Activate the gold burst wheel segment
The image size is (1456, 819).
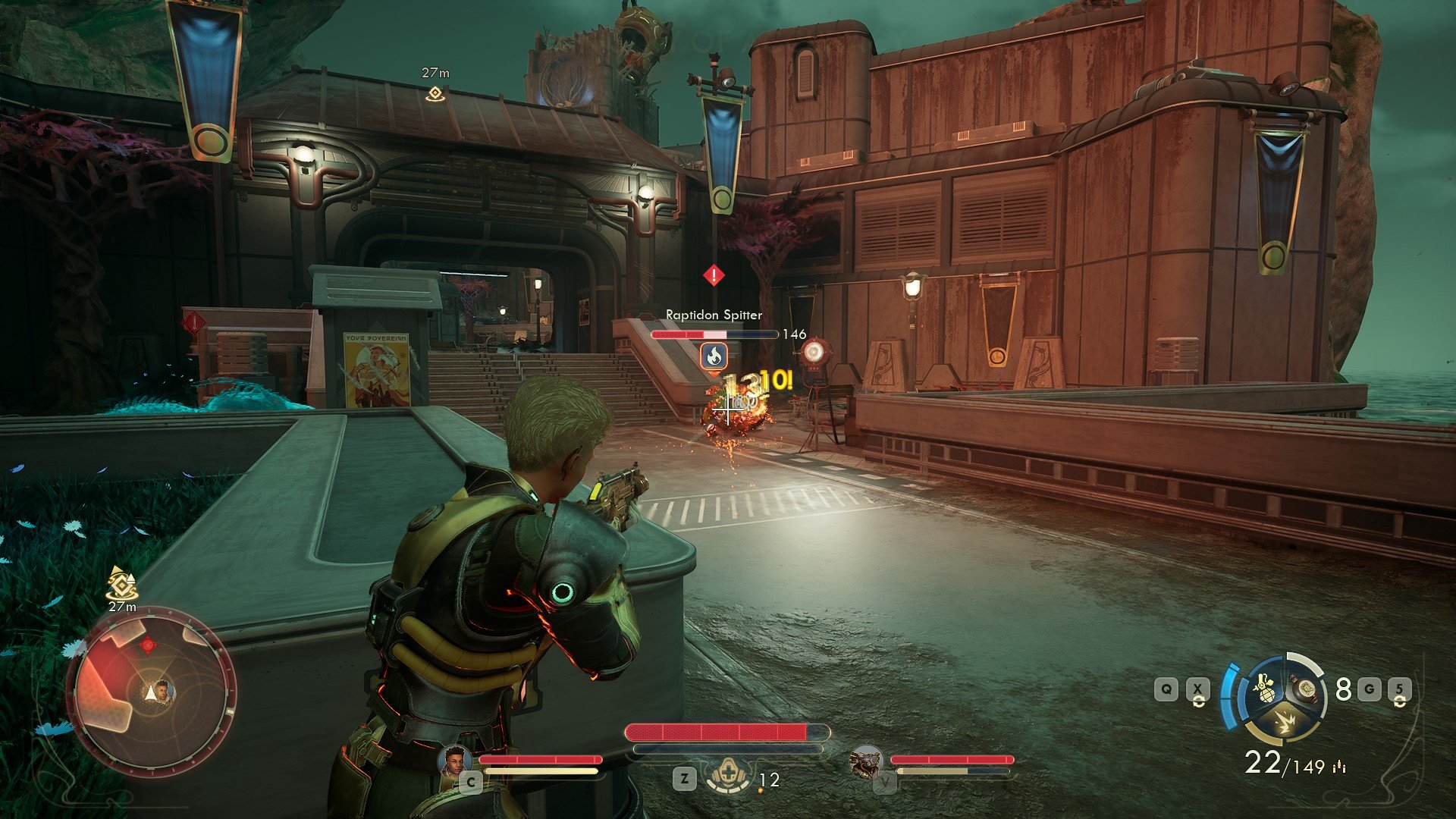click(1284, 722)
